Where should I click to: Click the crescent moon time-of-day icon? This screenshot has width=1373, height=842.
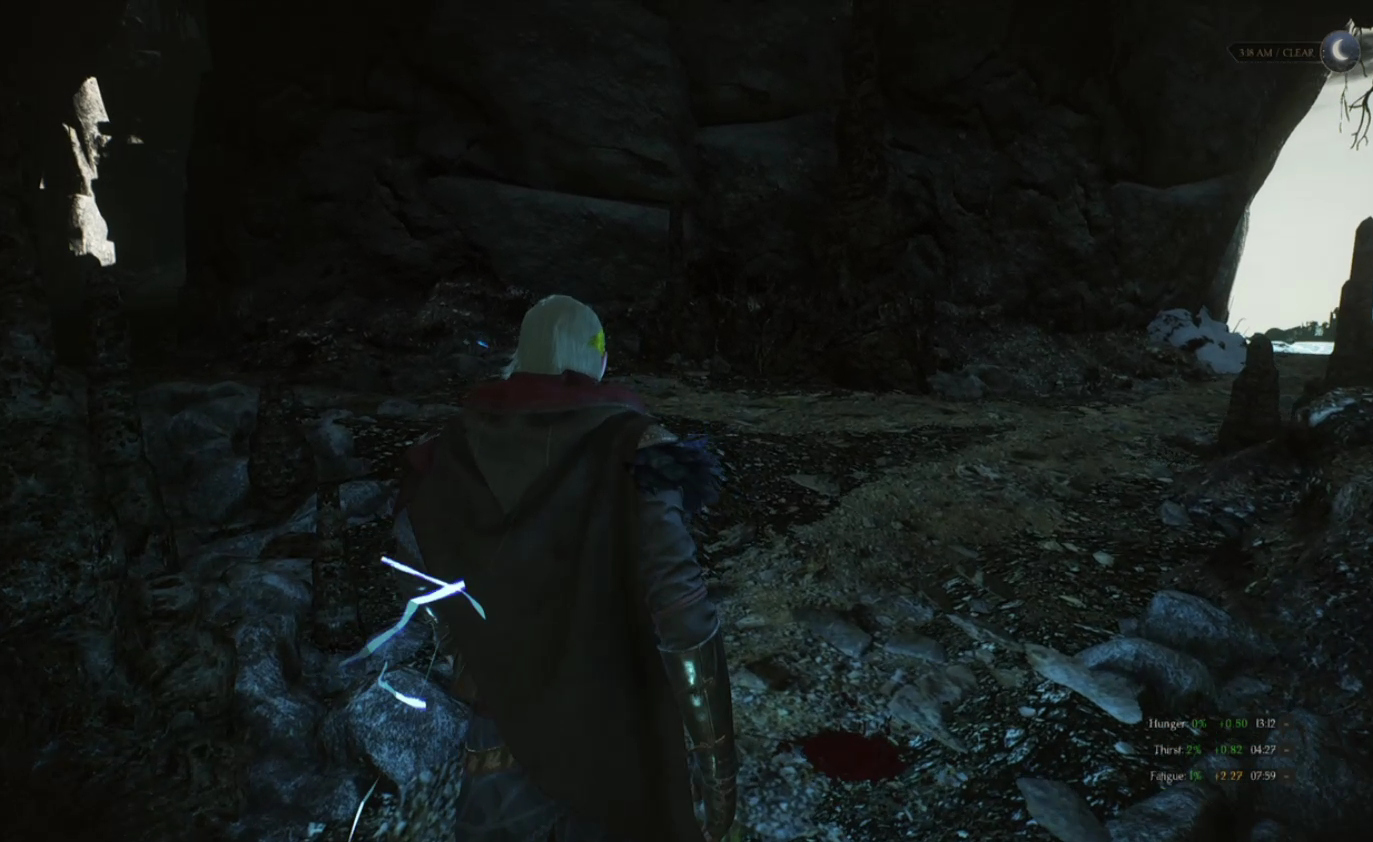(x=1339, y=51)
